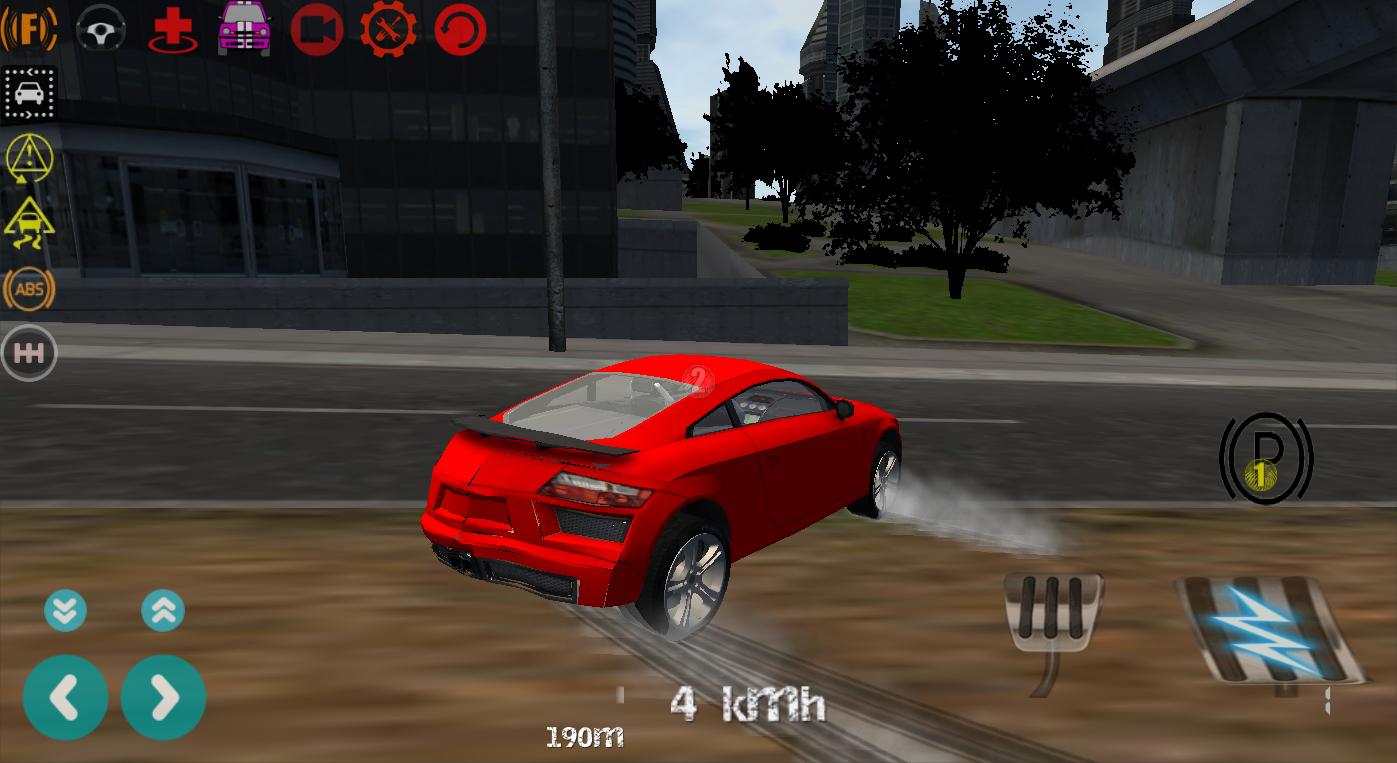The image size is (1397, 763).
Task: Steer right using the right arrow control
Action: pos(164,696)
